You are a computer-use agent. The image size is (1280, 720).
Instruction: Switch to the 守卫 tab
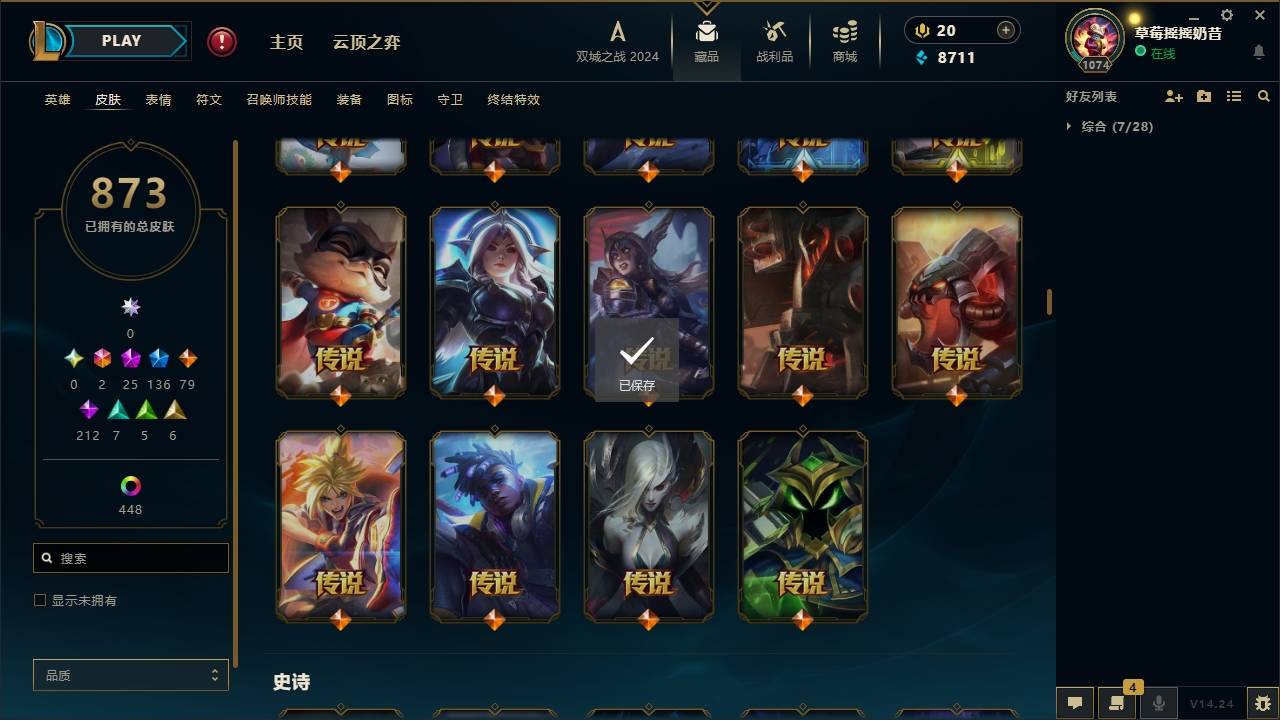(x=449, y=100)
